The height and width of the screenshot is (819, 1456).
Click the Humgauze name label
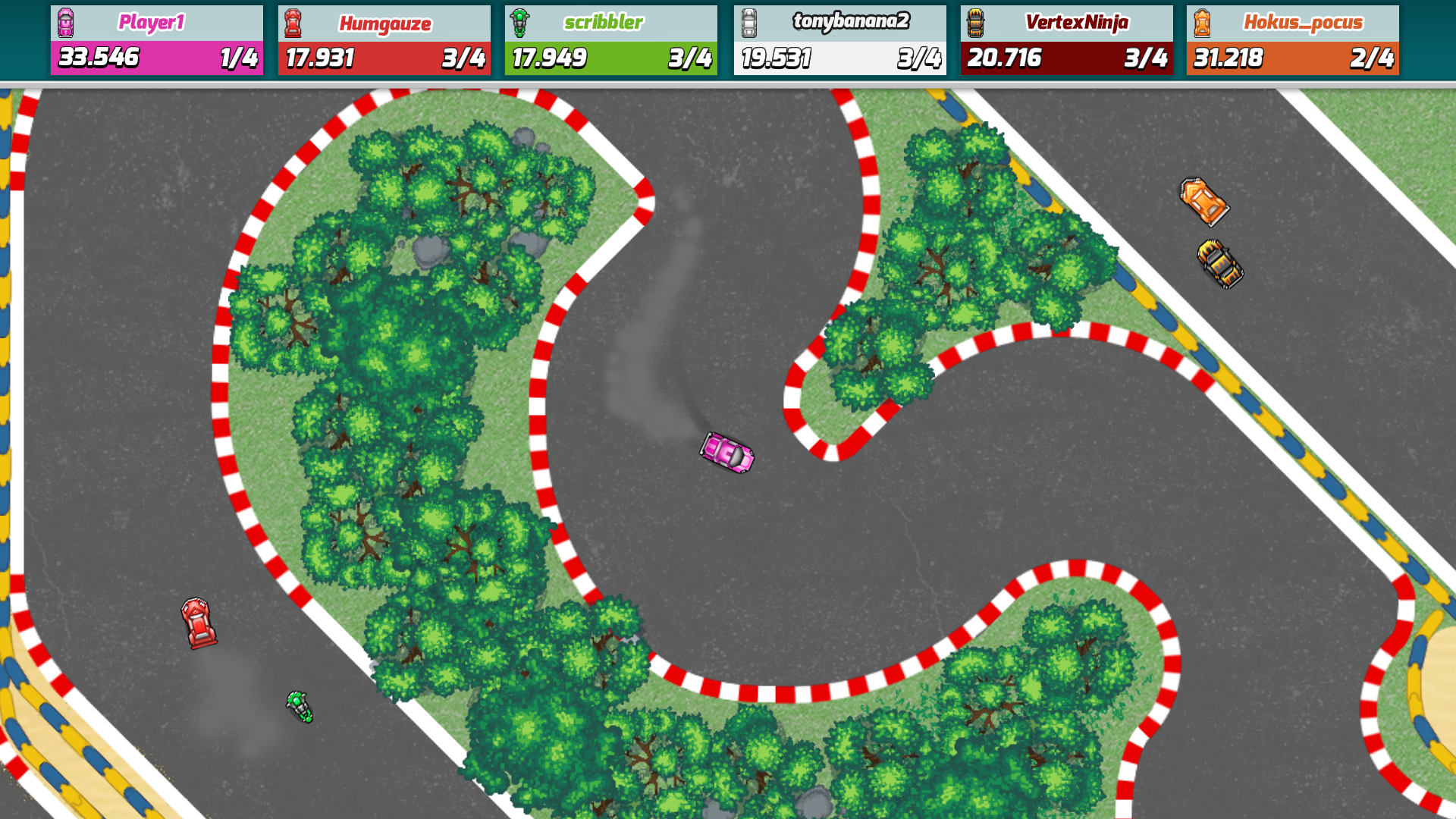click(x=384, y=22)
